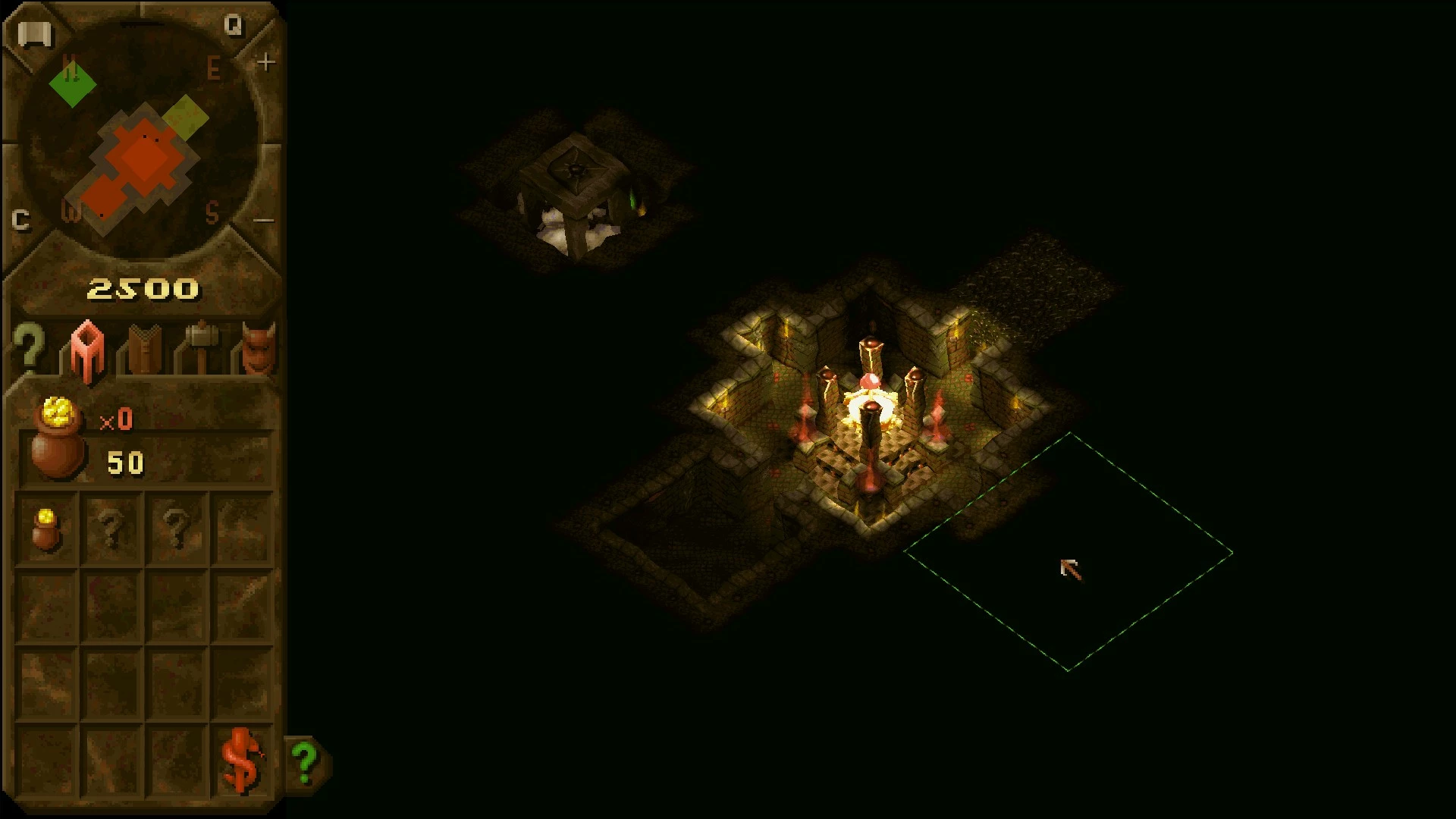Activate the red dollar sell button
The width and height of the screenshot is (1456, 819).
(241, 761)
